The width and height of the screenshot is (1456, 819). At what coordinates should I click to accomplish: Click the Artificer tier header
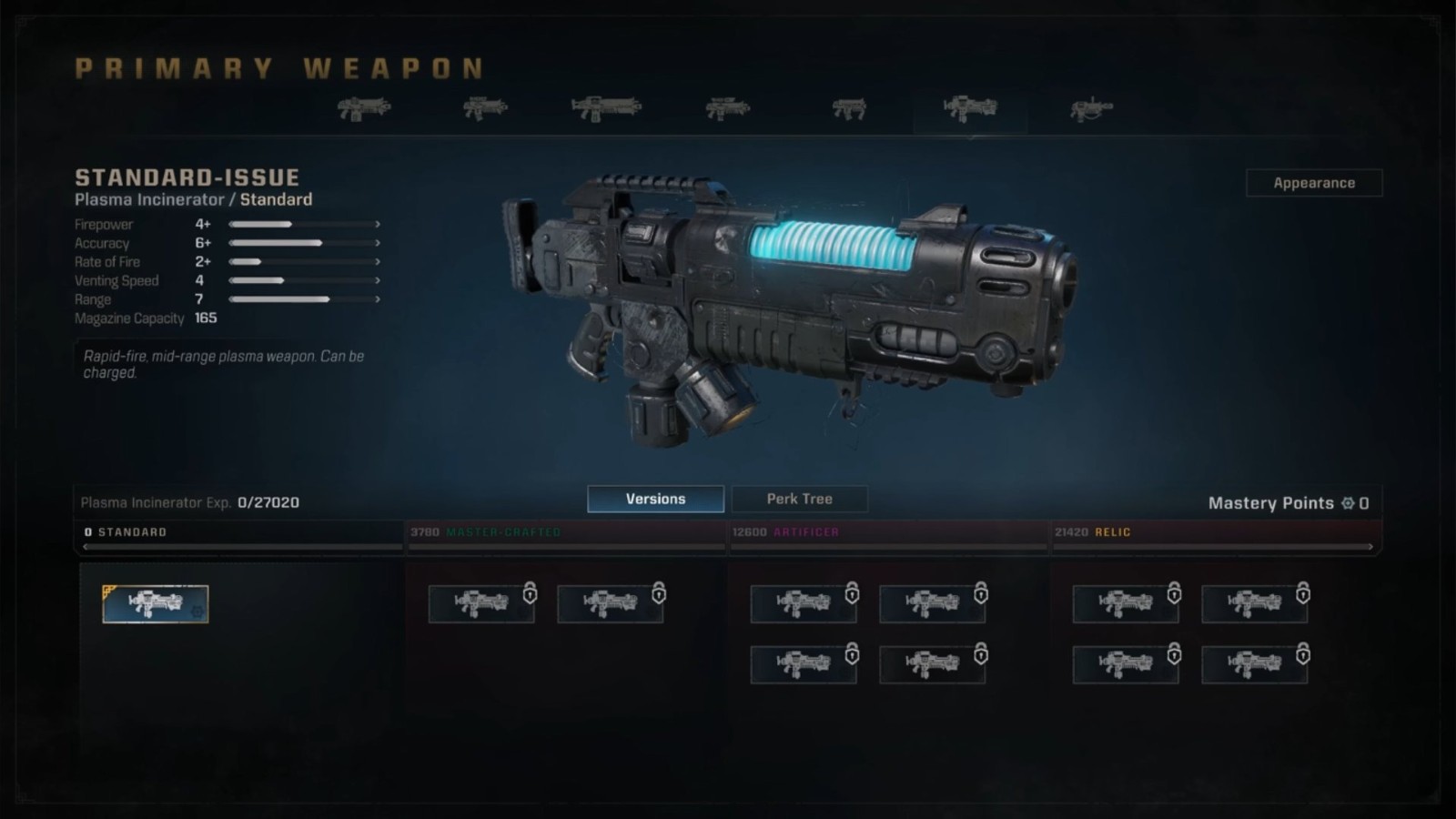tap(805, 532)
